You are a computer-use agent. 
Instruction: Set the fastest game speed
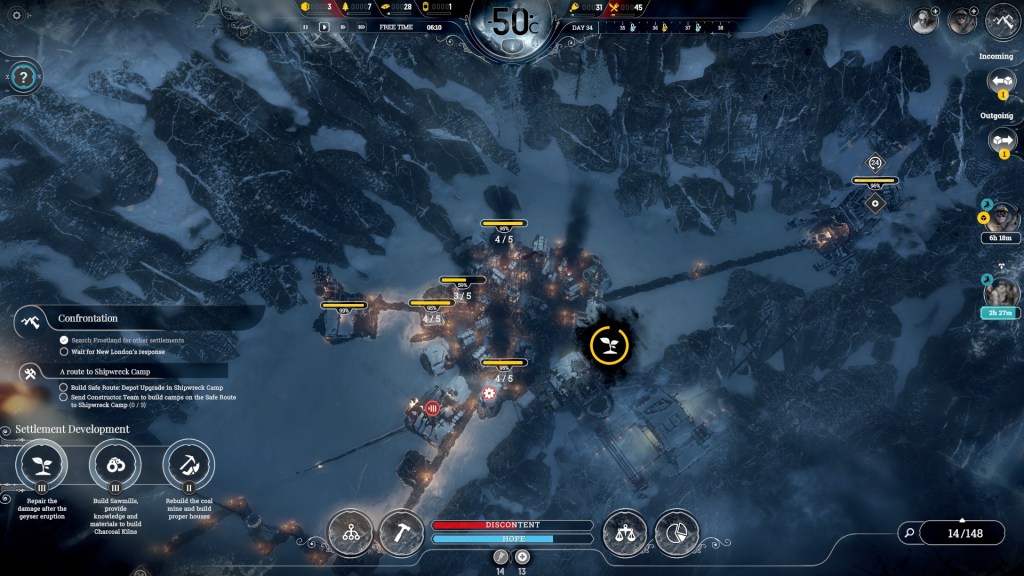(x=361, y=27)
